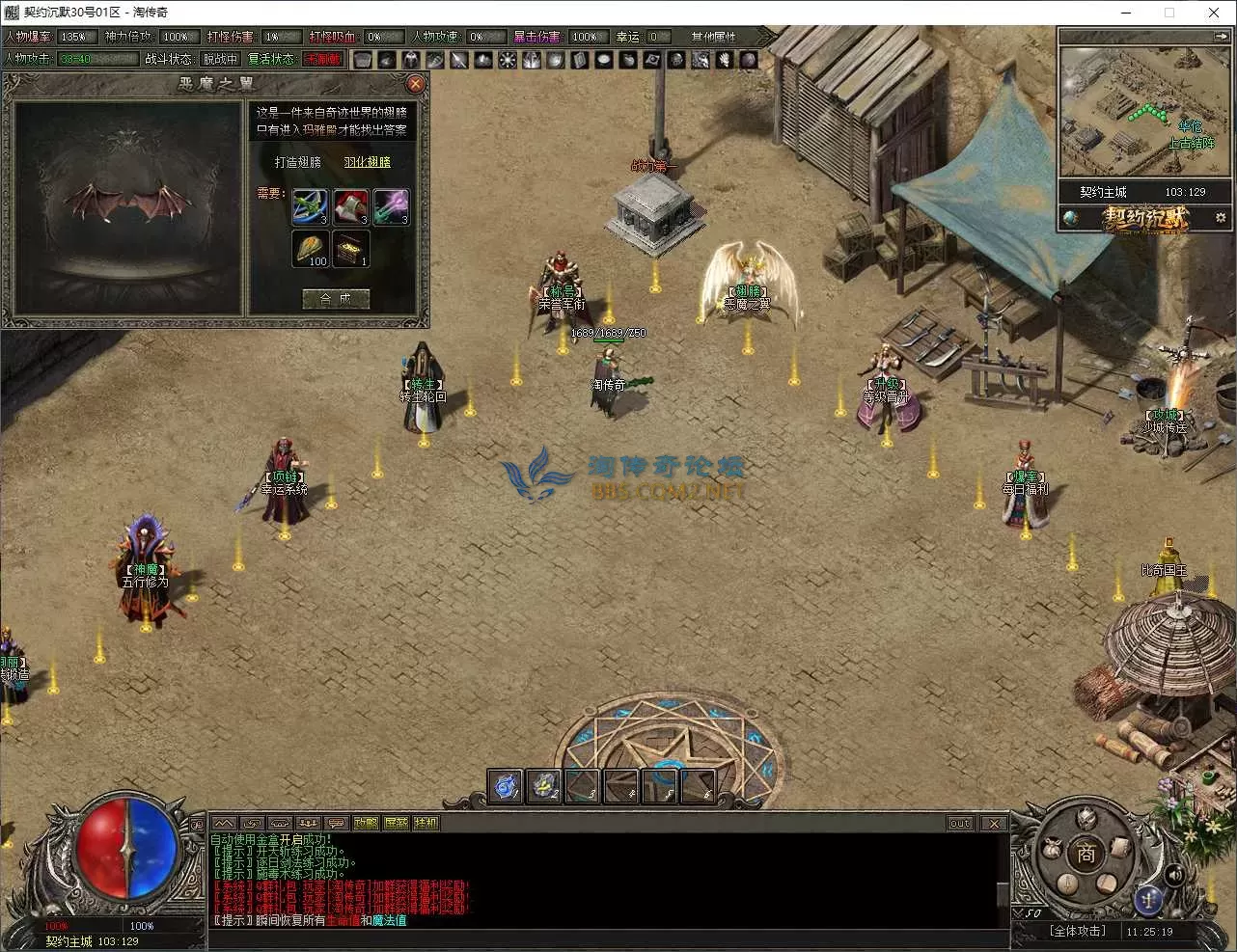Close the game window
The height and width of the screenshot is (952, 1237).
click(1214, 13)
